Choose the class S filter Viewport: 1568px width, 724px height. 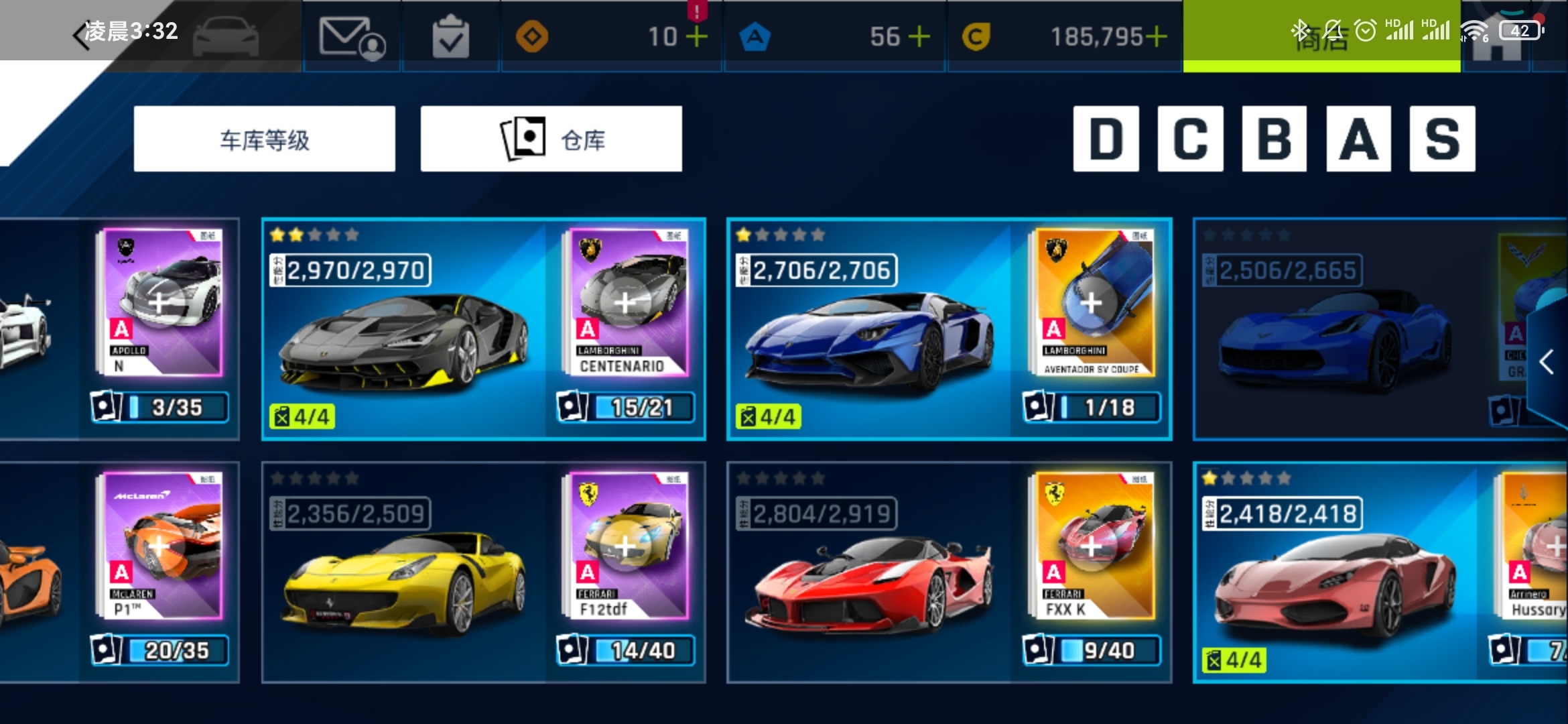point(1442,139)
